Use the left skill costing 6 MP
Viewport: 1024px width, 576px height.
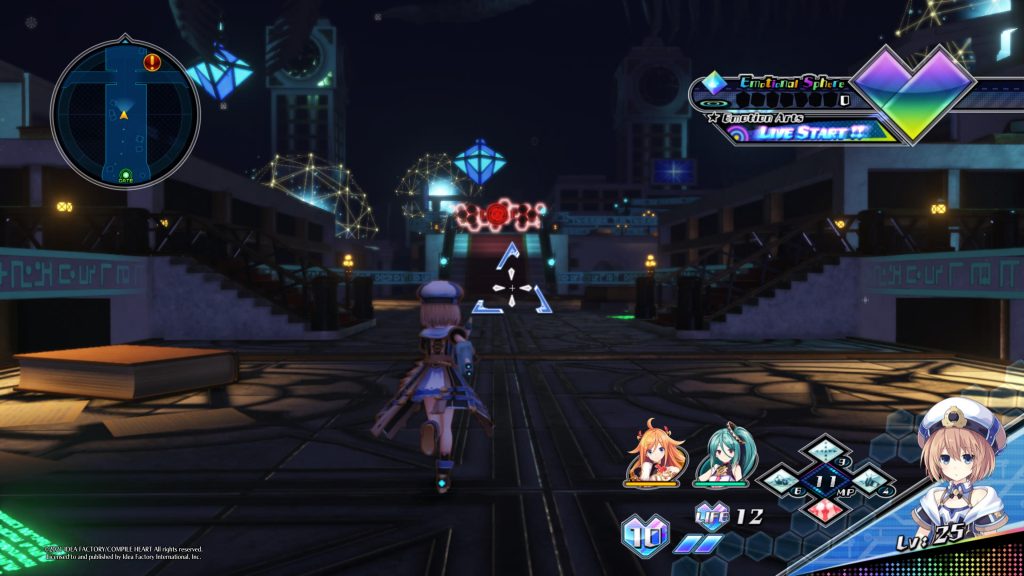coord(782,481)
